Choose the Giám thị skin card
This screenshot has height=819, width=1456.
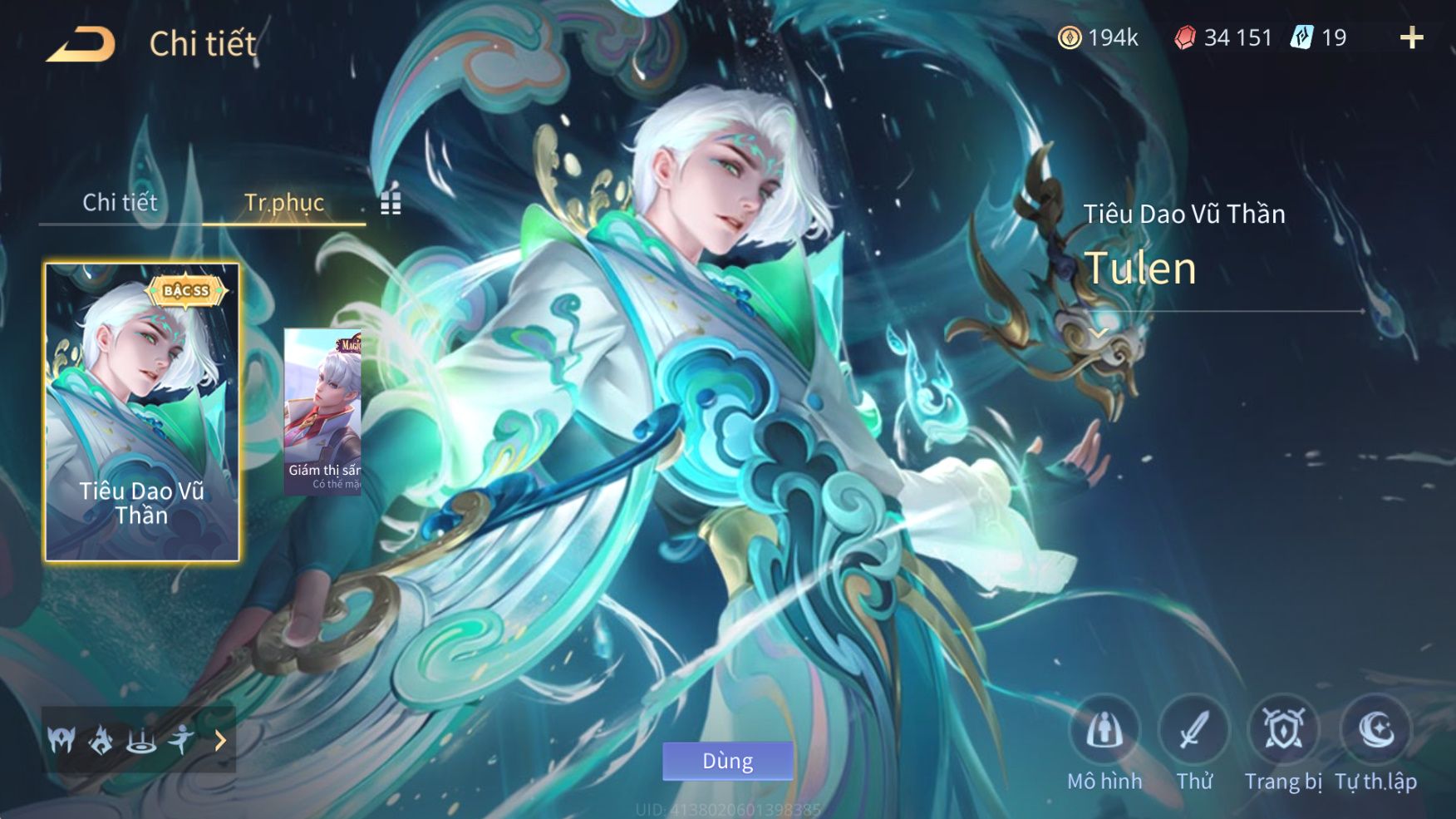(323, 412)
